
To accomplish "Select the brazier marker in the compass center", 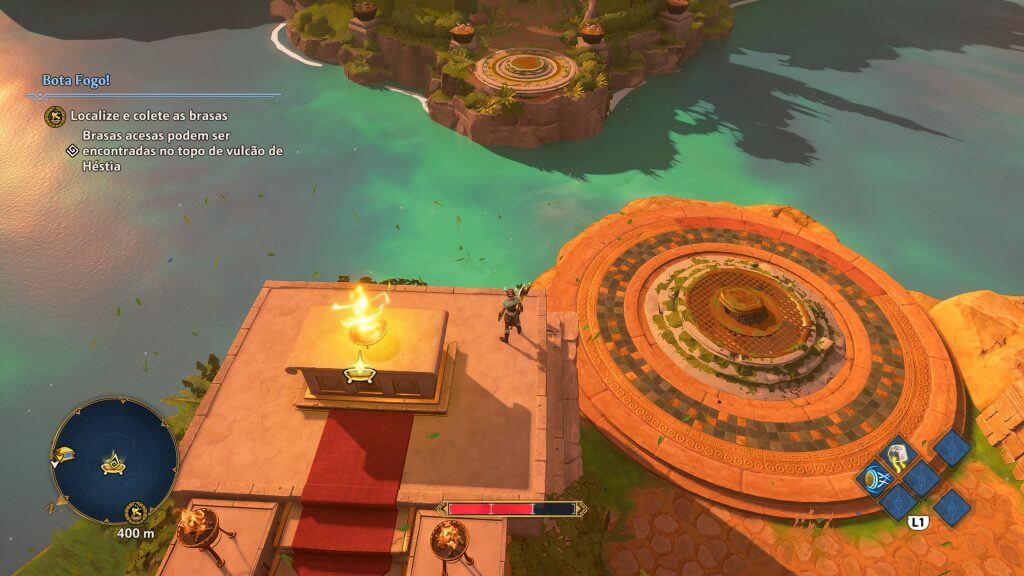I will pyautogui.click(x=112, y=464).
